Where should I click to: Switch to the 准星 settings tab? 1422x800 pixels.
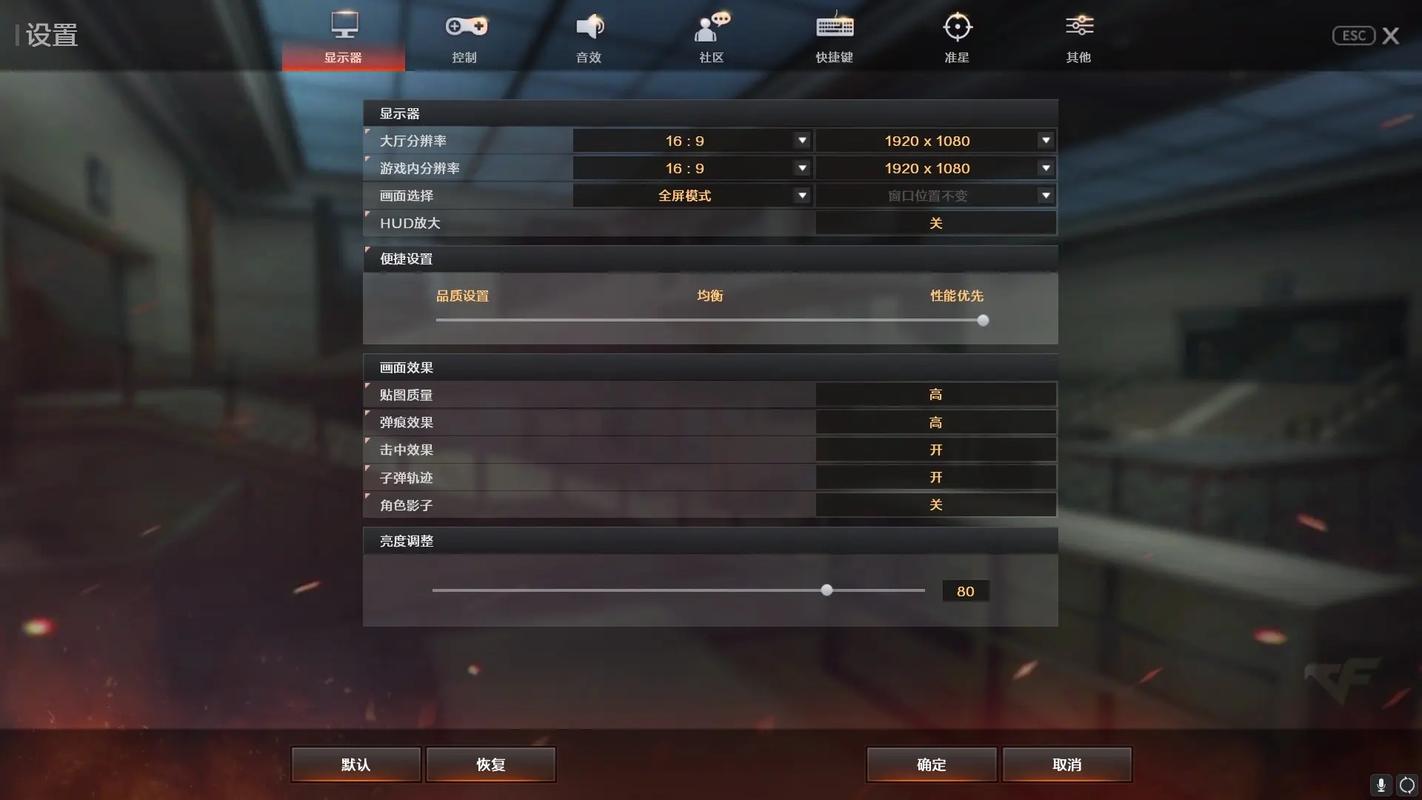point(956,38)
